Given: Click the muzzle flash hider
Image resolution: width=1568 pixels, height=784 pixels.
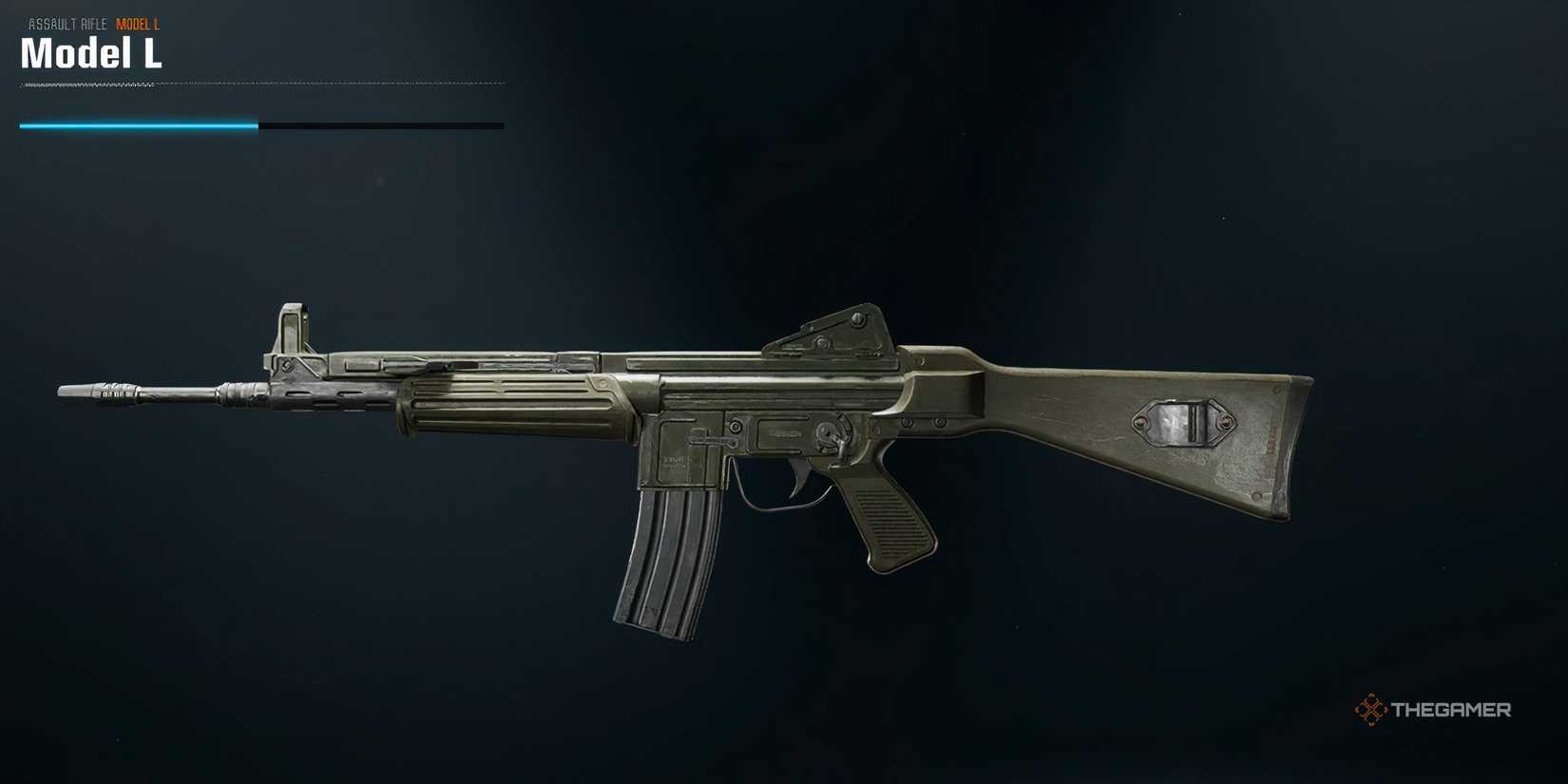Looking at the screenshot, I should click(x=105, y=390).
